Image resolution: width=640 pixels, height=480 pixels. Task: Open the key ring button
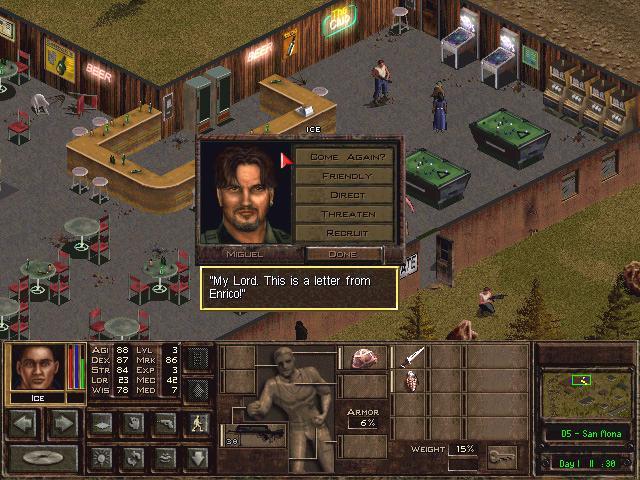coord(502,456)
